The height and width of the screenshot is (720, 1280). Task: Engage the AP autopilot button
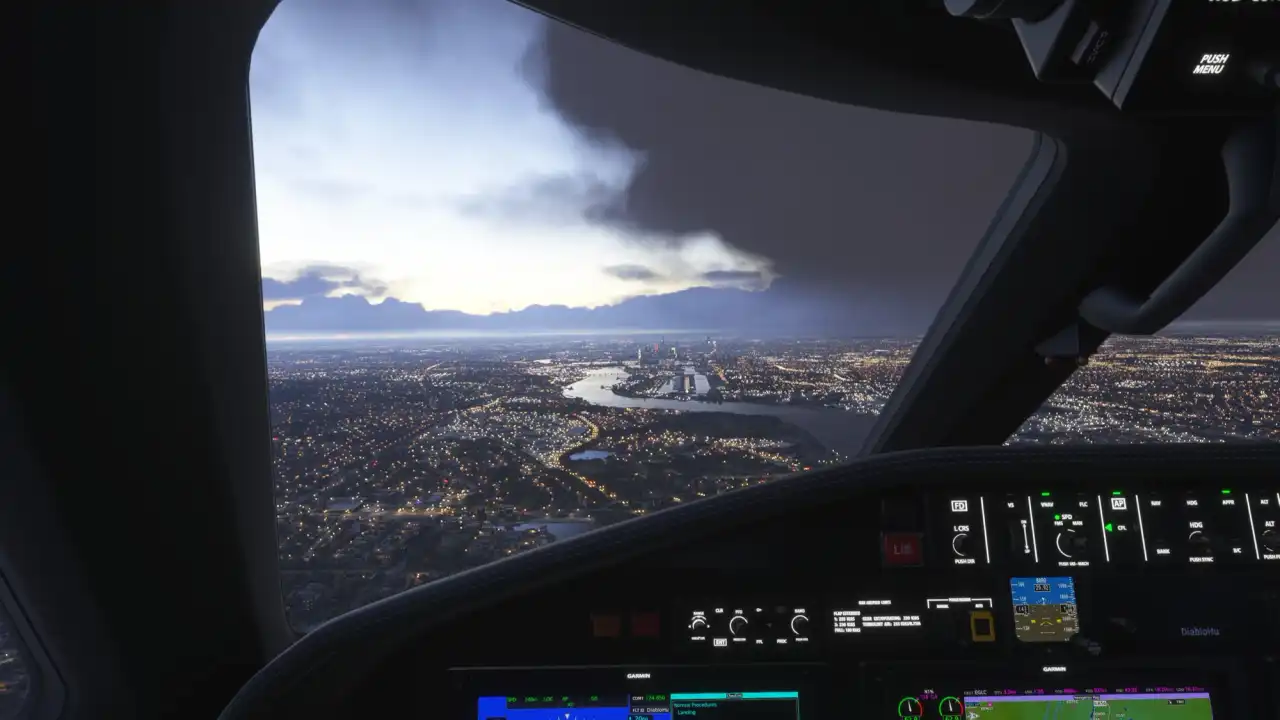coord(1119,505)
